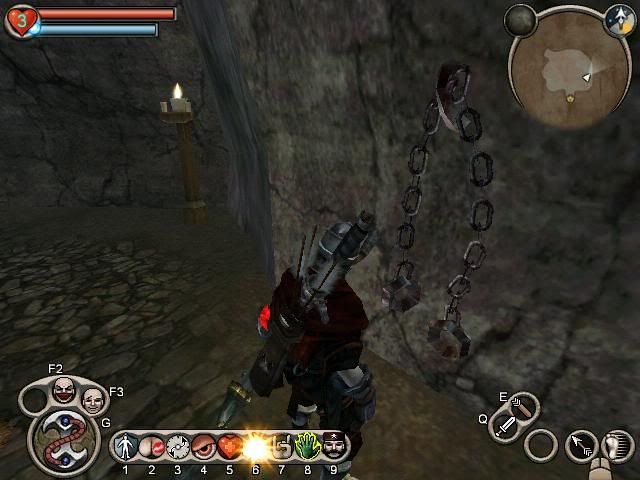The width and height of the screenshot is (640, 480).
Task: Use the red heart hotbar icon
Action: pos(230,446)
